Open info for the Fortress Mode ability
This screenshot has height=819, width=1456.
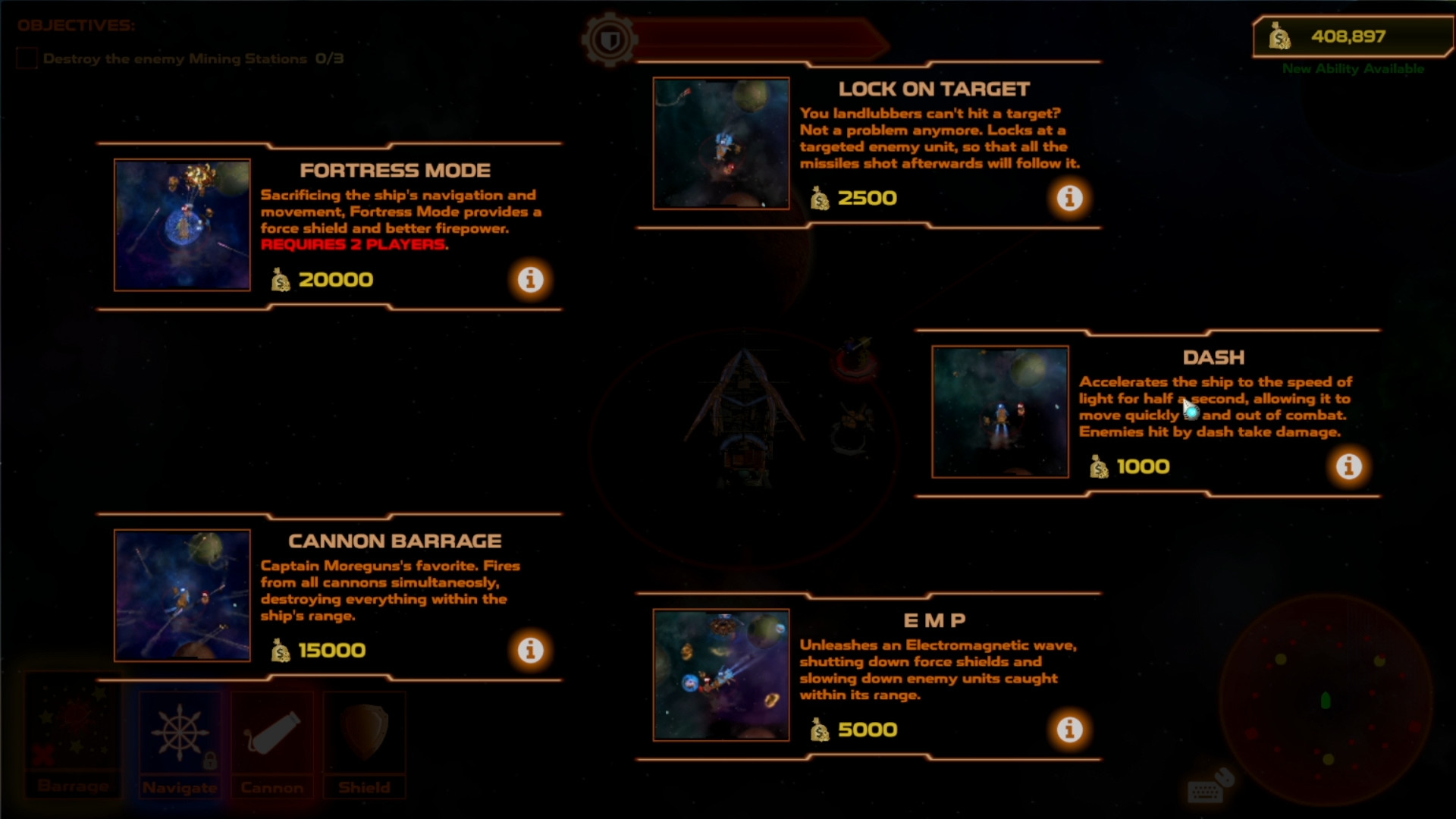pyautogui.click(x=530, y=279)
